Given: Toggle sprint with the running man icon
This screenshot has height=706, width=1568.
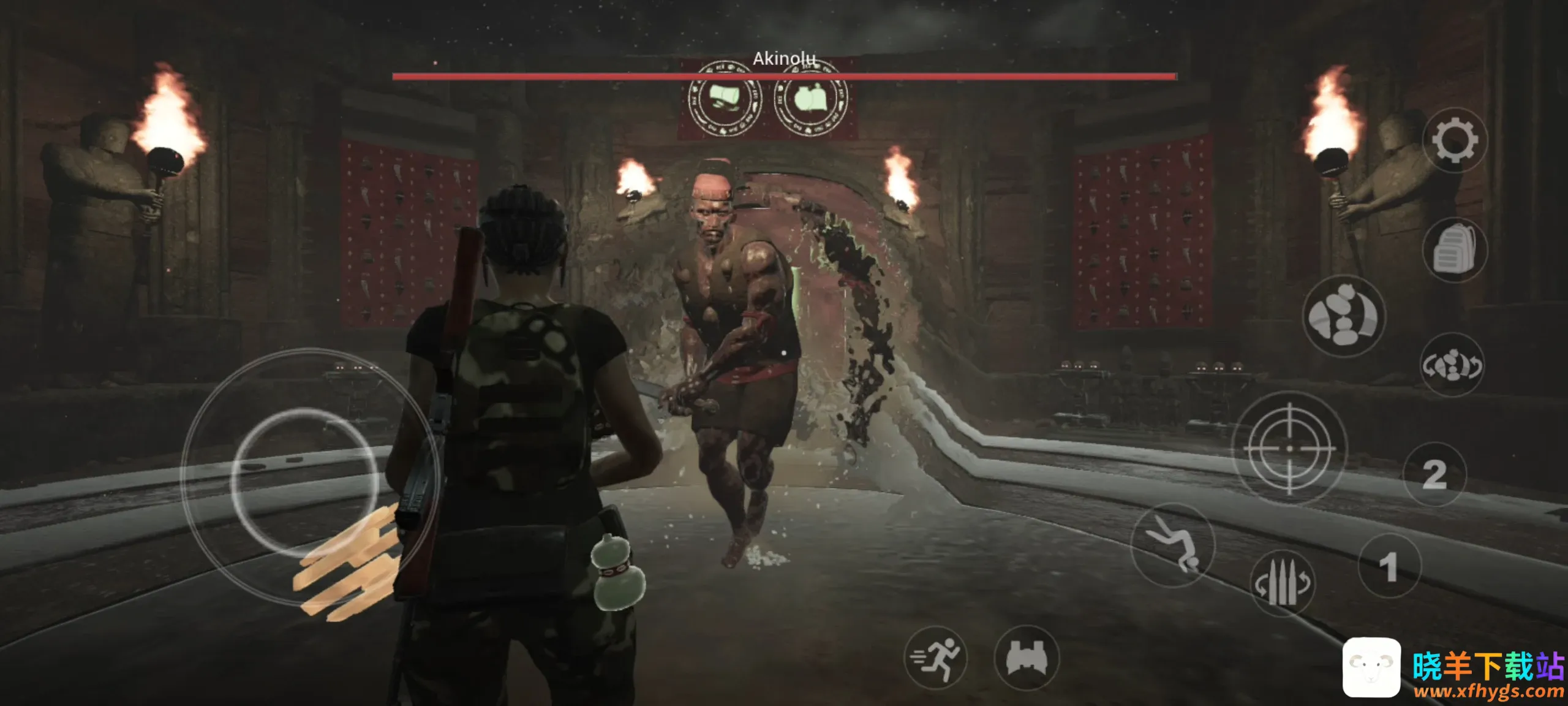Looking at the screenshot, I should pyautogui.click(x=935, y=658).
